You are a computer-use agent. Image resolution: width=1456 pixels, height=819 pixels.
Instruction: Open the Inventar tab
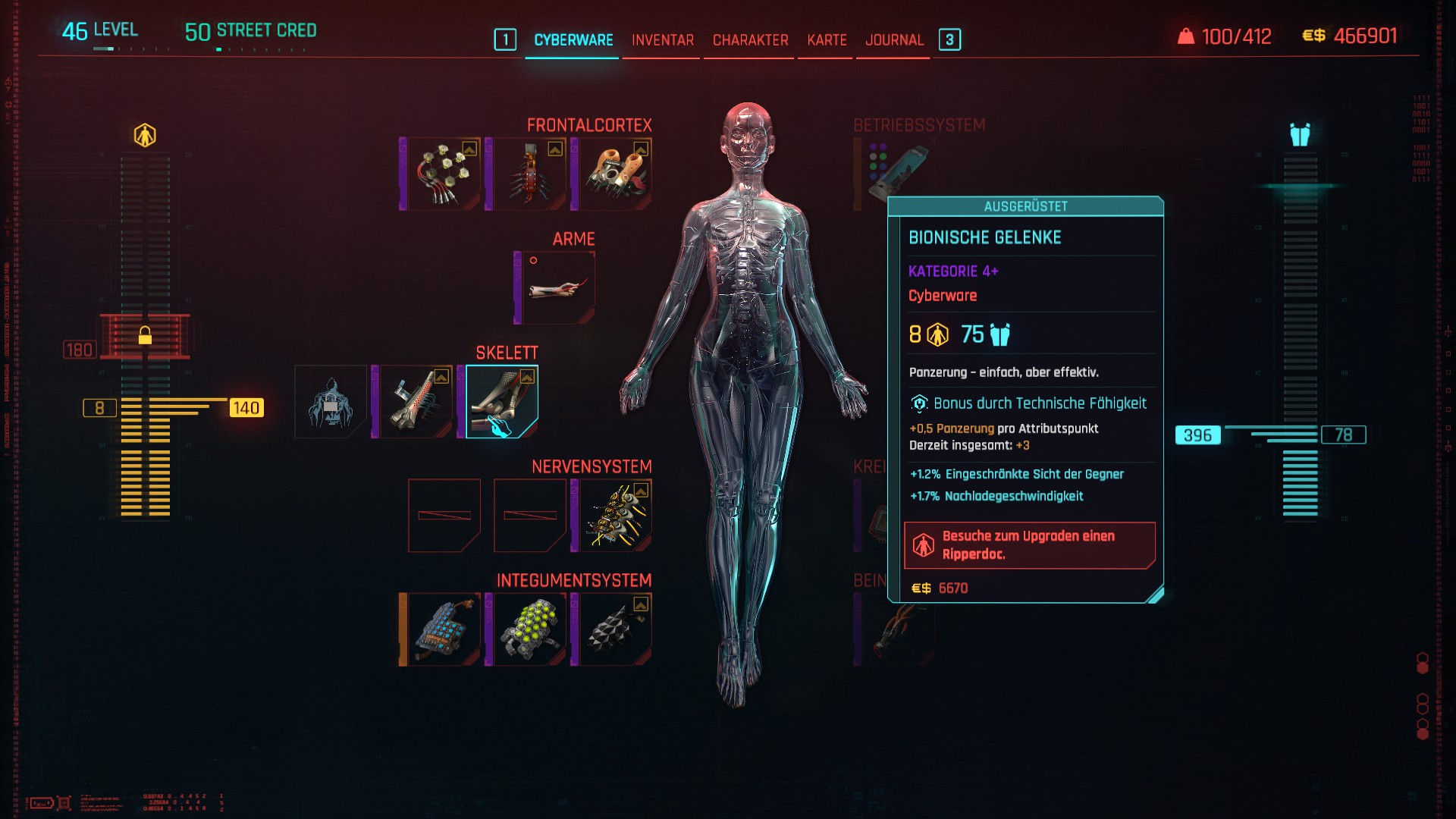click(x=662, y=40)
